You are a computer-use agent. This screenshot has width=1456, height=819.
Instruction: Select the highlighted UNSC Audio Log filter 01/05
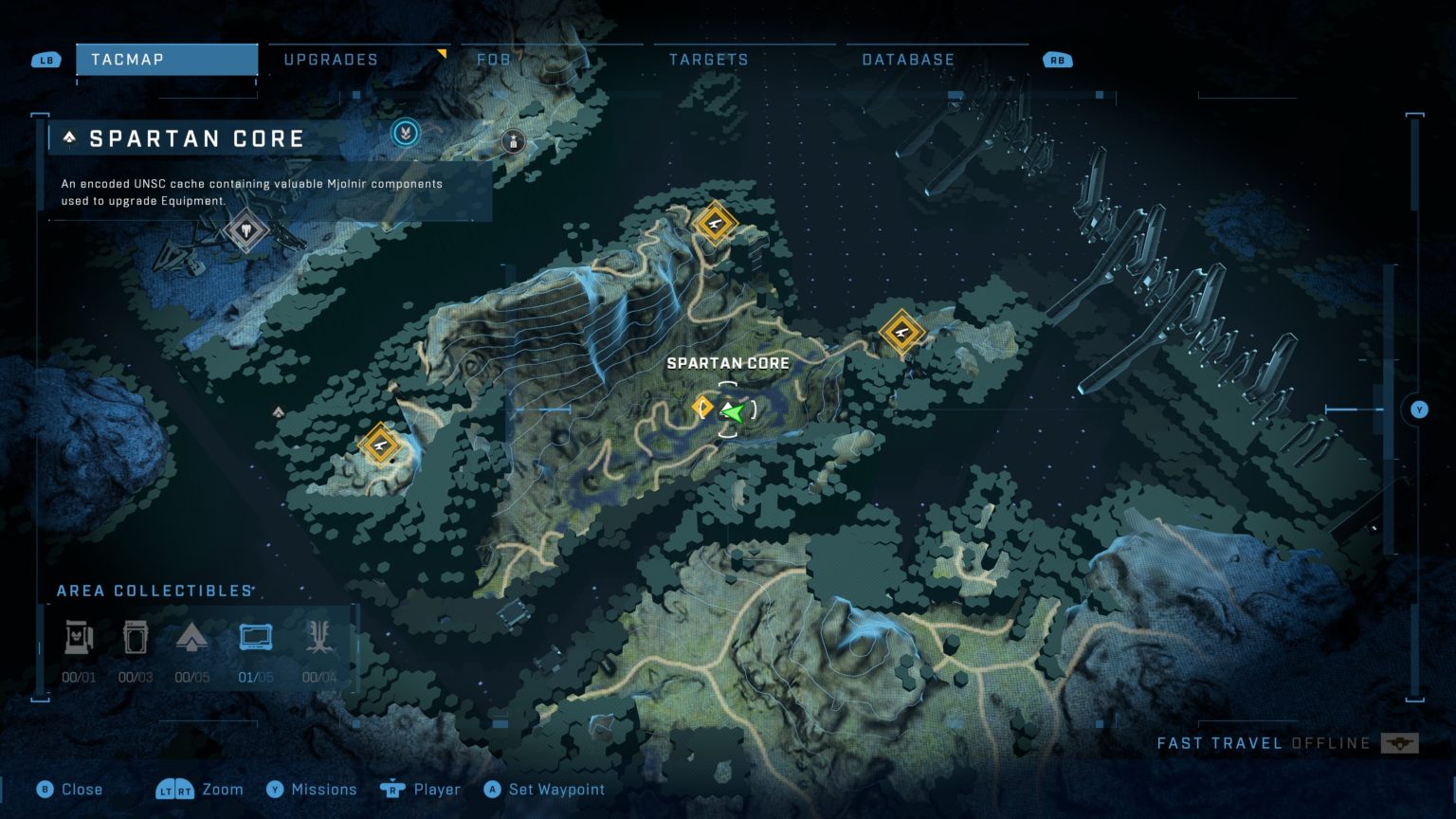tap(254, 637)
